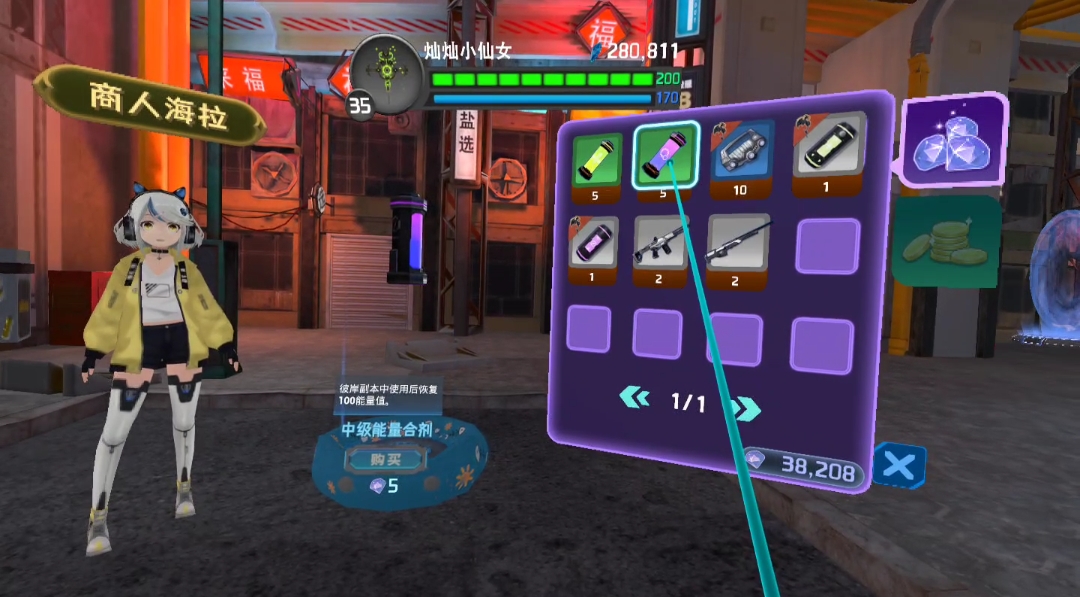Go to the previous shop page
The height and width of the screenshot is (597, 1080).
click(634, 399)
